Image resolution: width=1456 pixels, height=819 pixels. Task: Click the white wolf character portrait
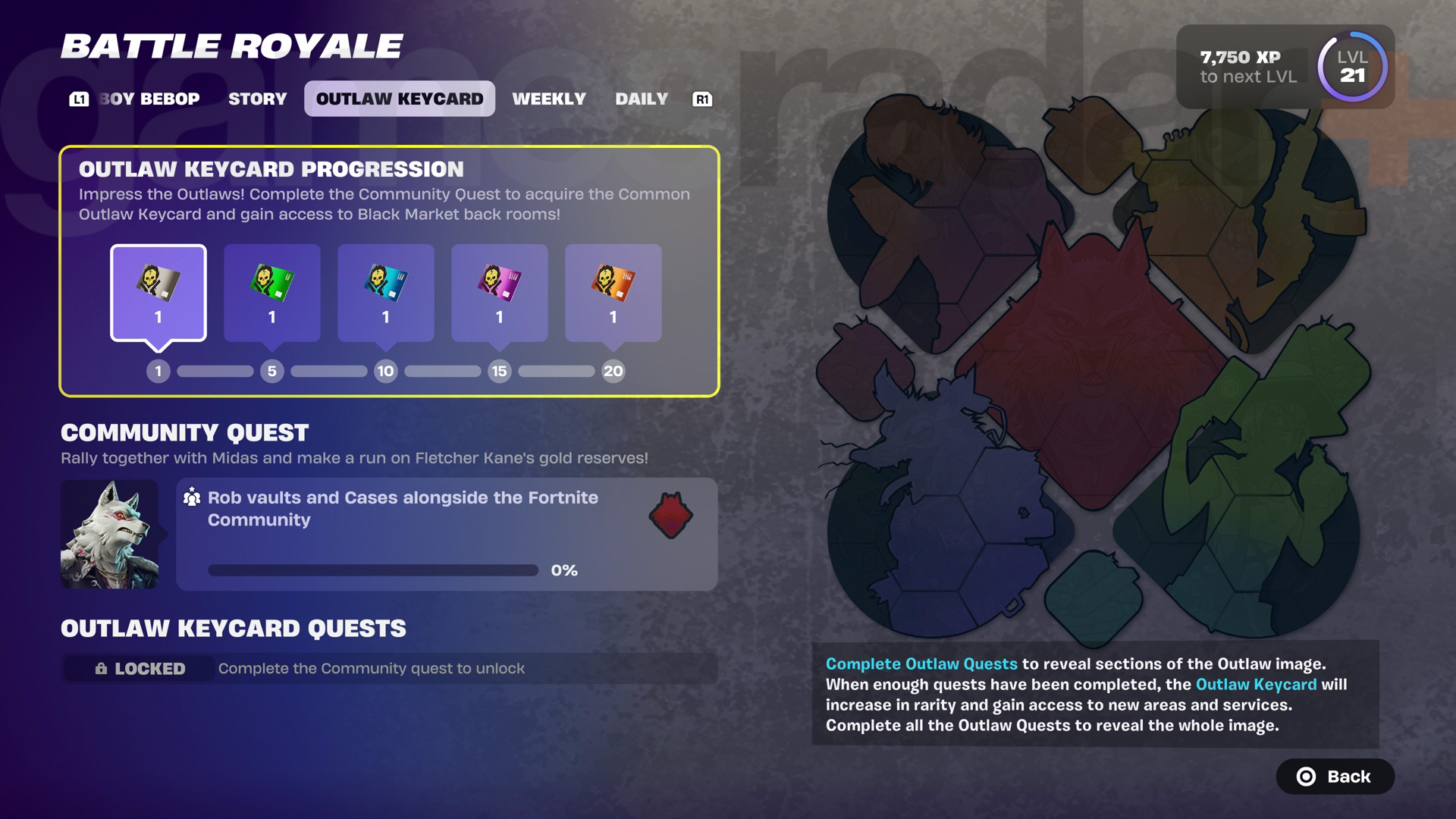[110, 534]
